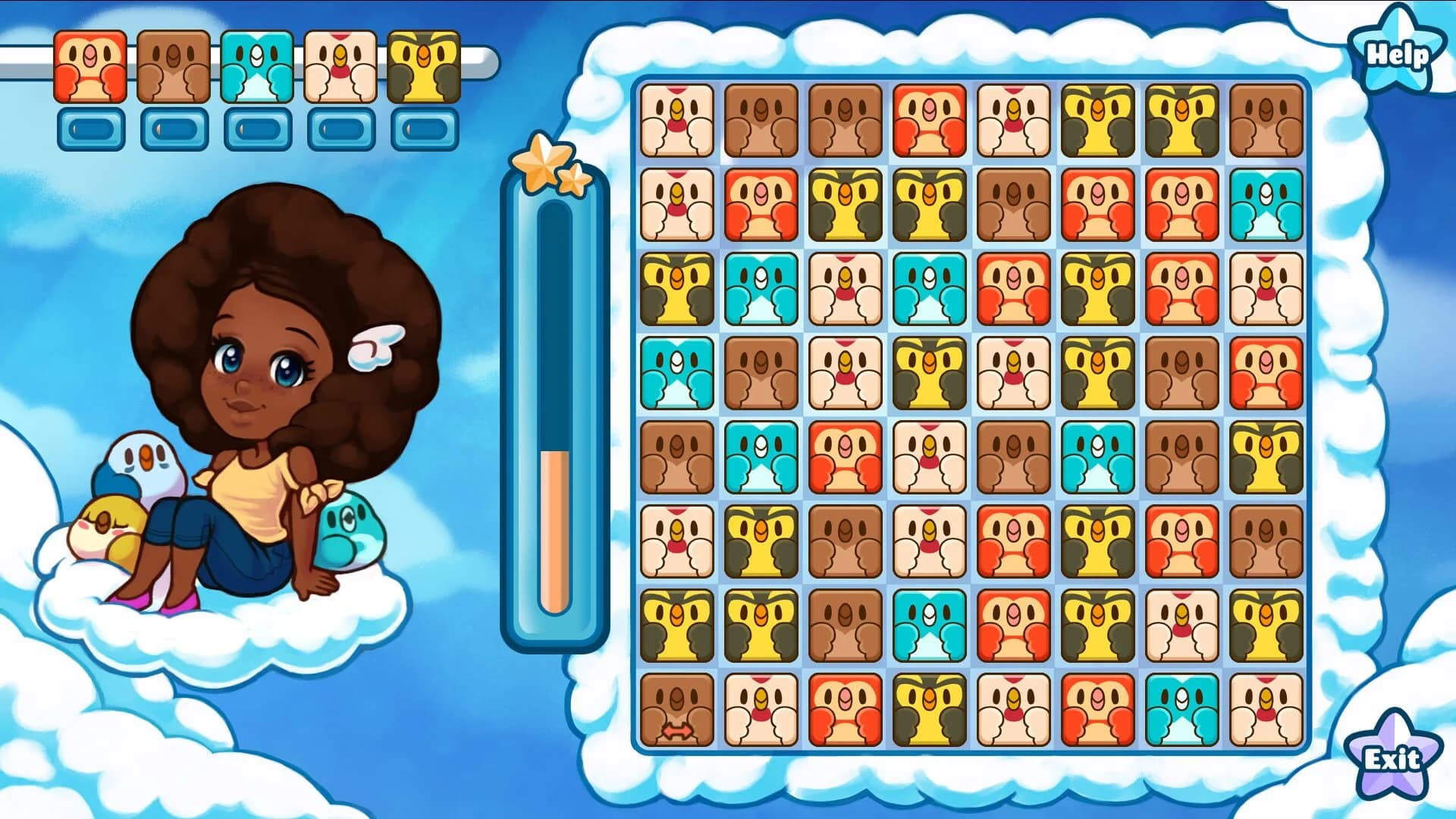Click the orange parrot tile in the top row
This screenshot has width=1456, height=819.
(x=929, y=121)
